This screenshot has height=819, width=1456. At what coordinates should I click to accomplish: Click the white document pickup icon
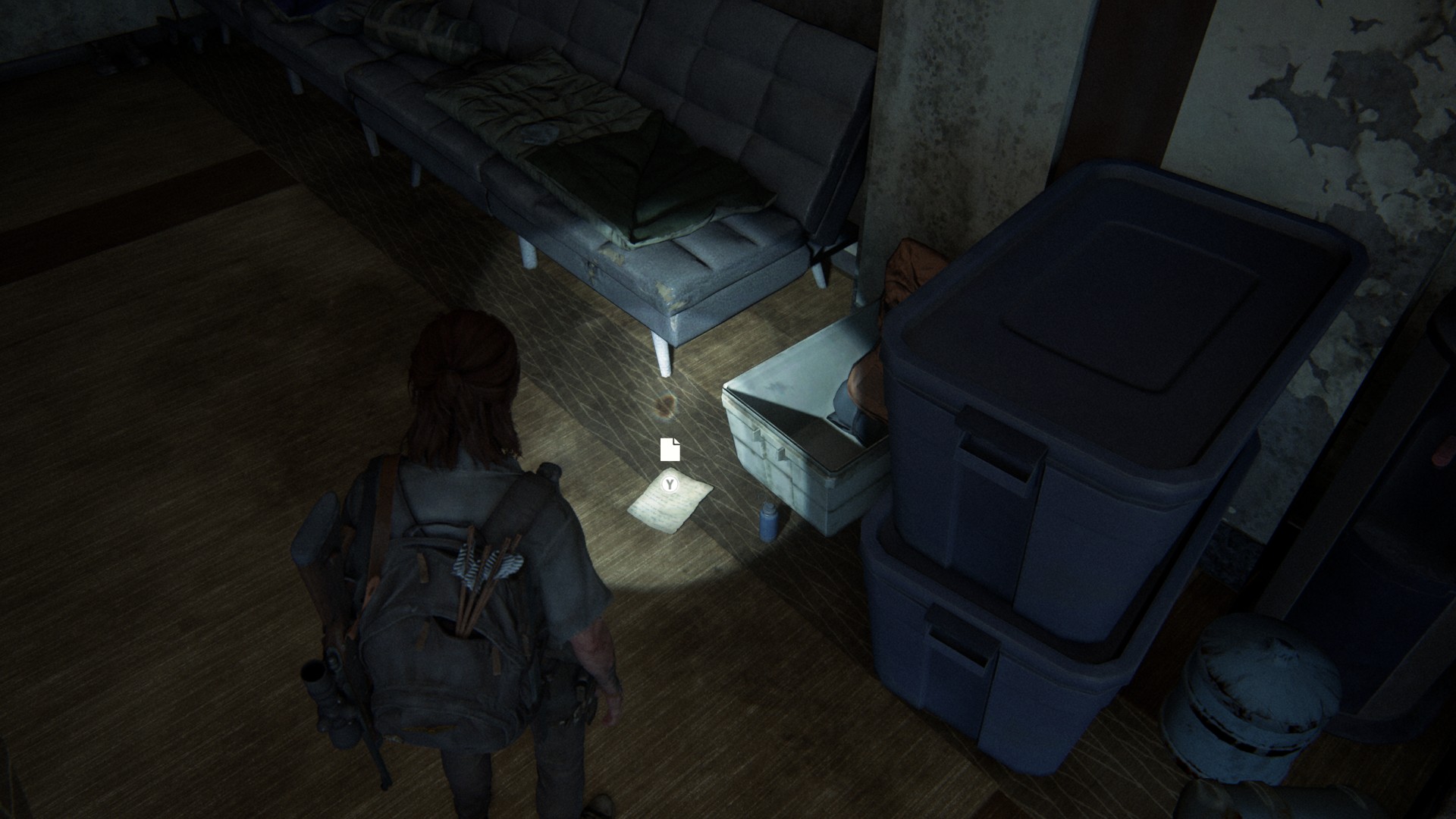(x=670, y=450)
